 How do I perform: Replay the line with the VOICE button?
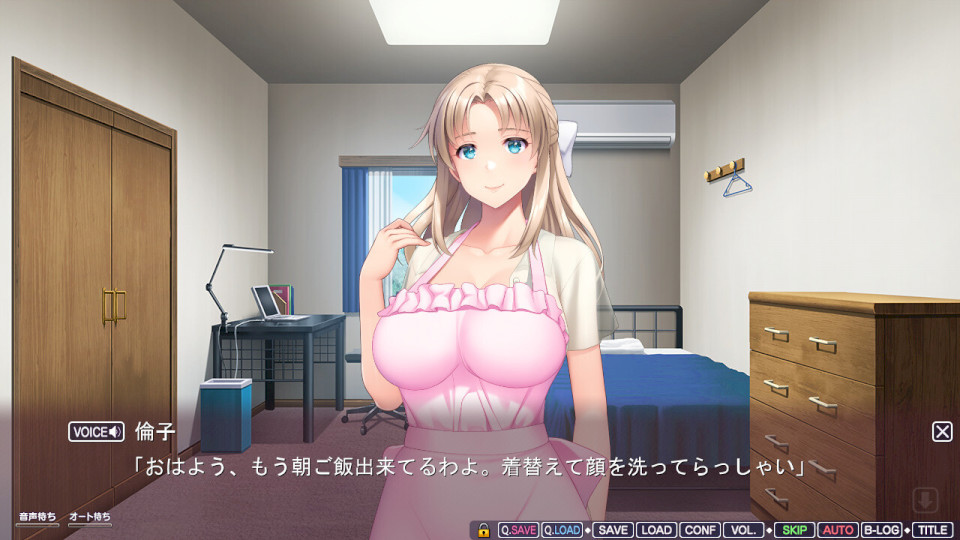[x=96, y=432]
